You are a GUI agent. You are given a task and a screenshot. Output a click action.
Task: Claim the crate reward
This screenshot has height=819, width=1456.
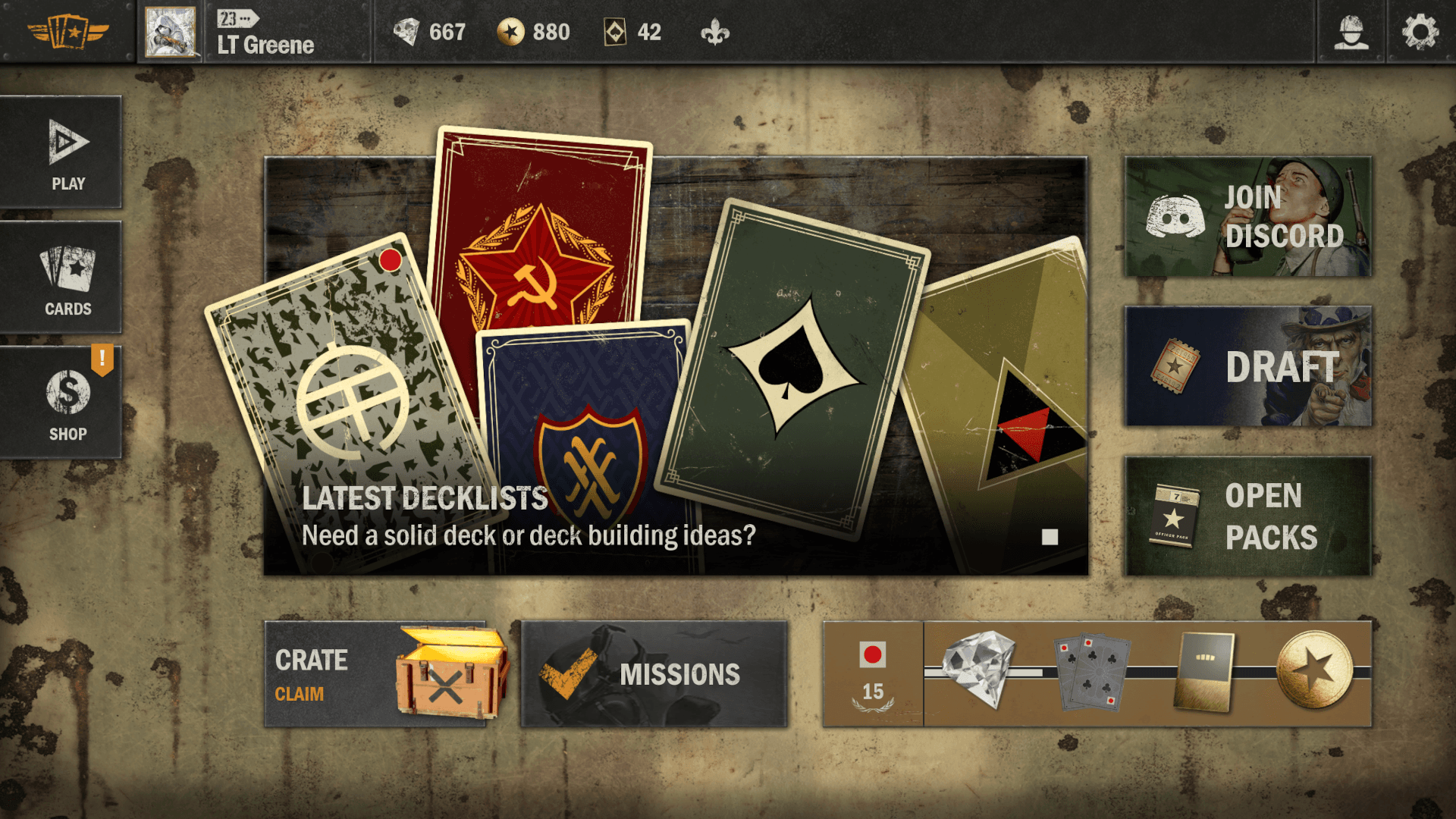[x=375, y=674]
